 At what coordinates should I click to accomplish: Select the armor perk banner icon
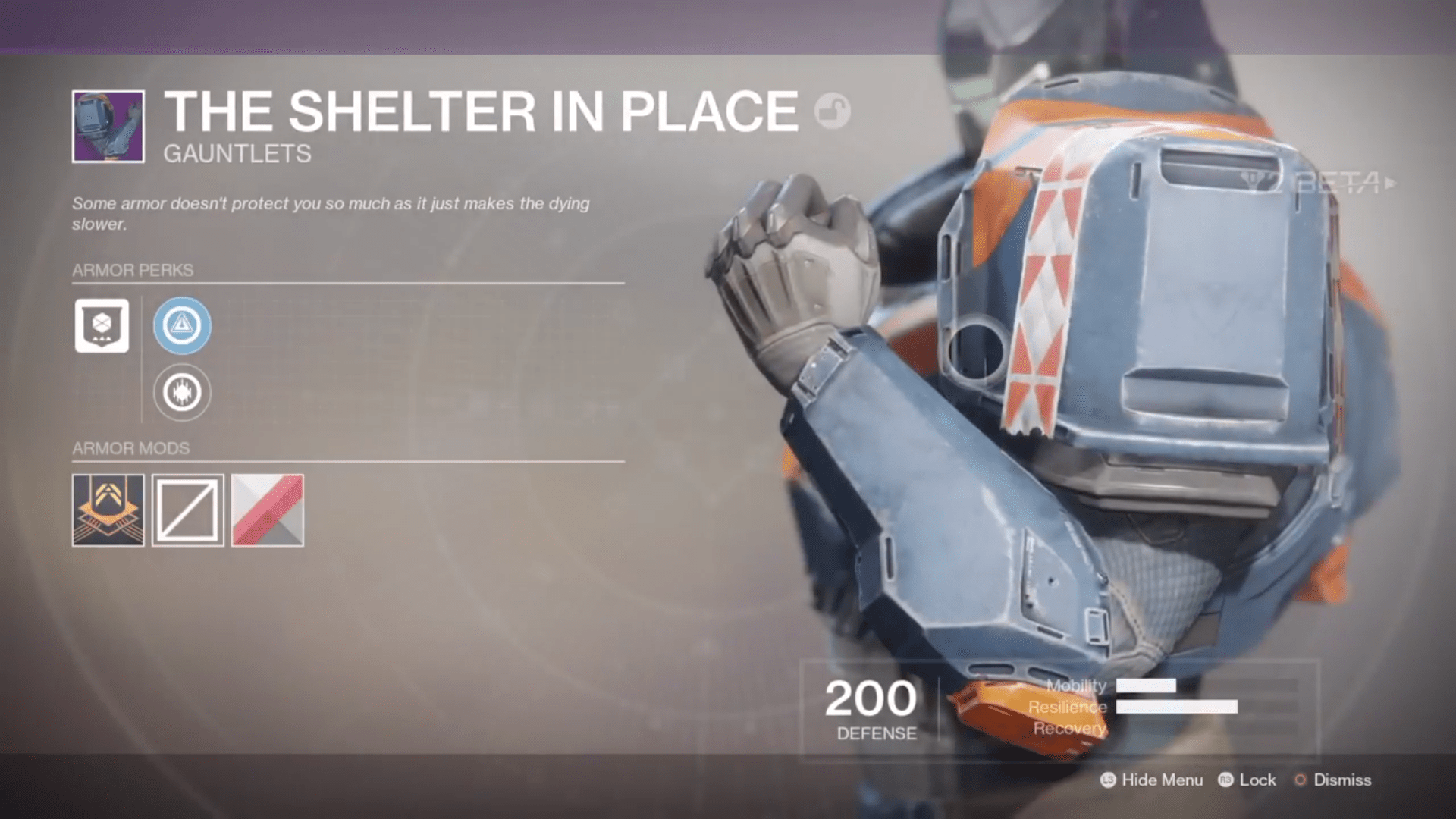(x=102, y=325)
